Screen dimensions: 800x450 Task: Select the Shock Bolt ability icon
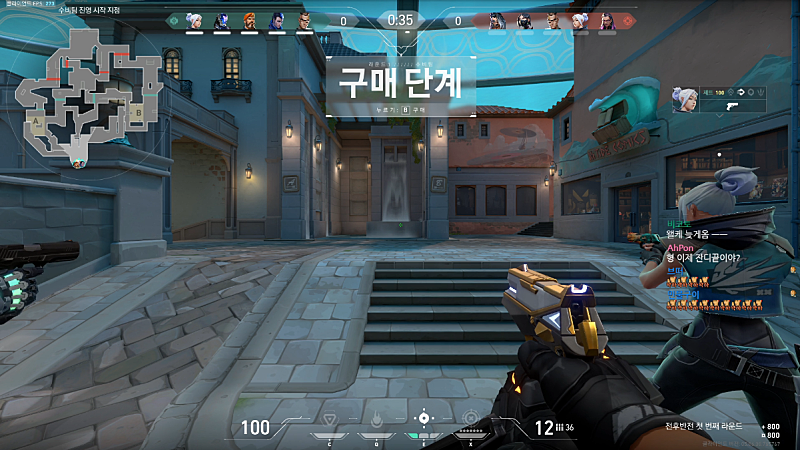pos(374,418)
